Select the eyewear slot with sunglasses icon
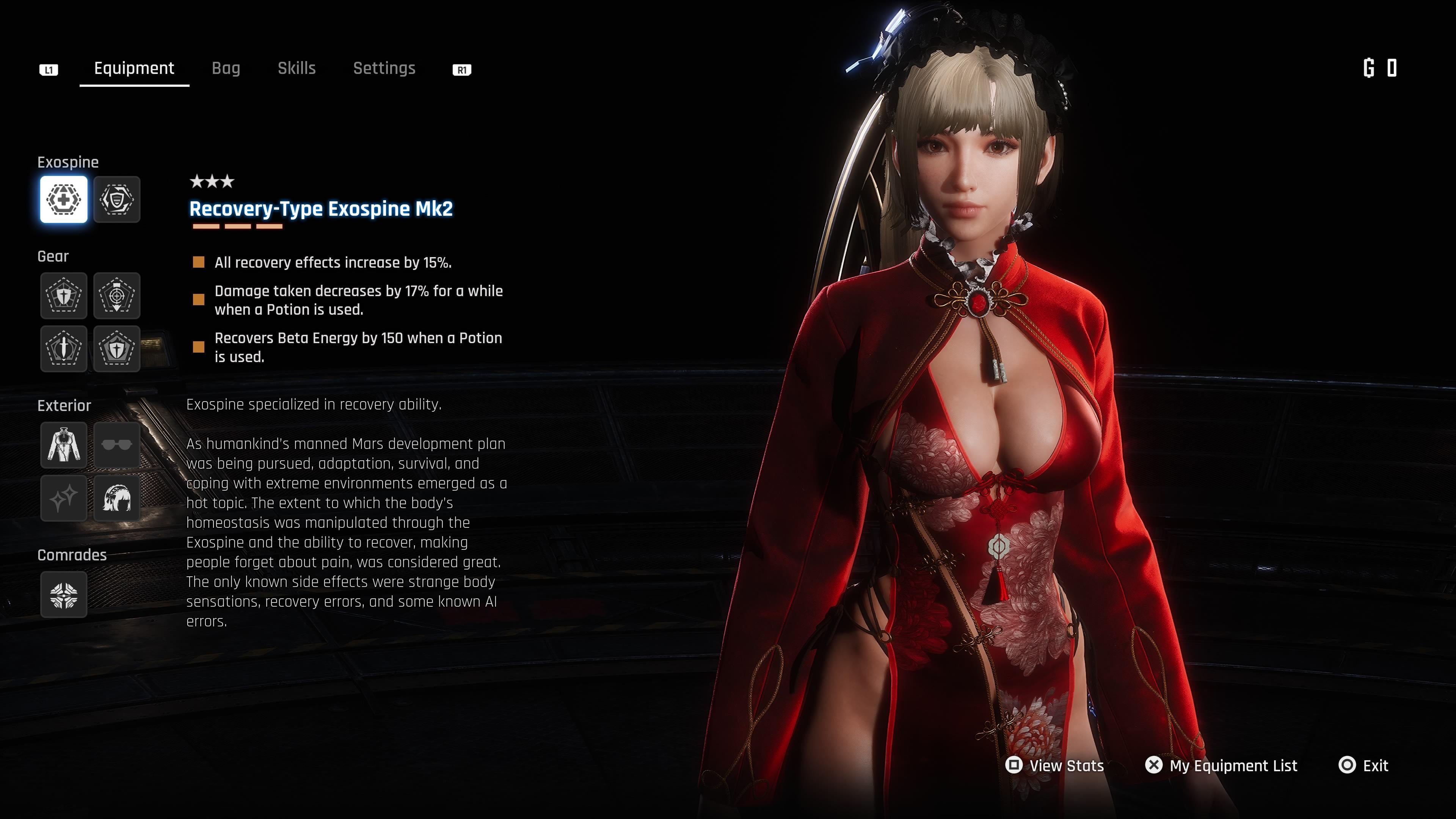Image resolution: width=1456 pixels, height=819 pixels. click(x=116, y=445)
